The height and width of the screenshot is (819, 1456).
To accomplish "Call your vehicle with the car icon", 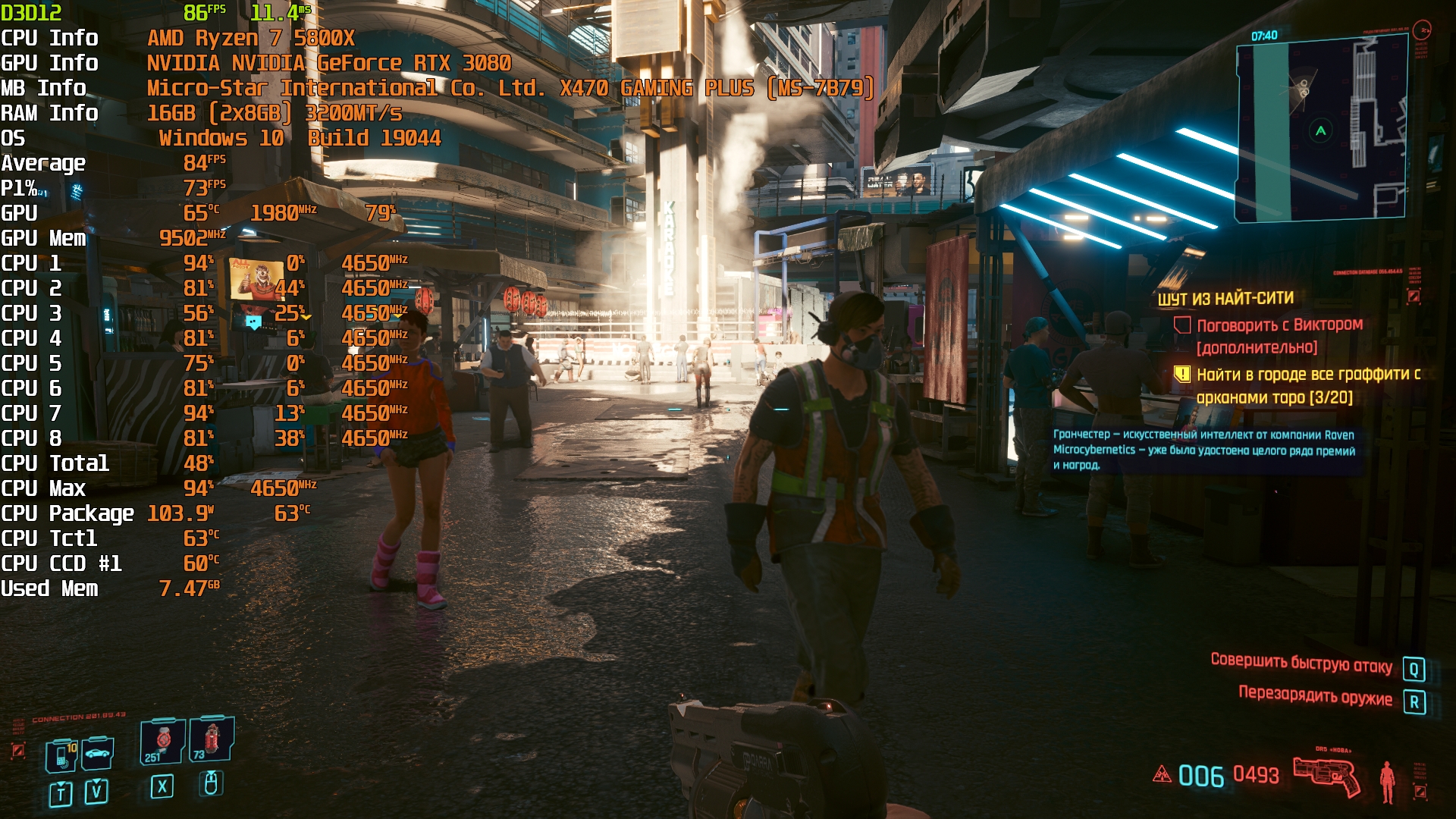I will pos(98,753).
